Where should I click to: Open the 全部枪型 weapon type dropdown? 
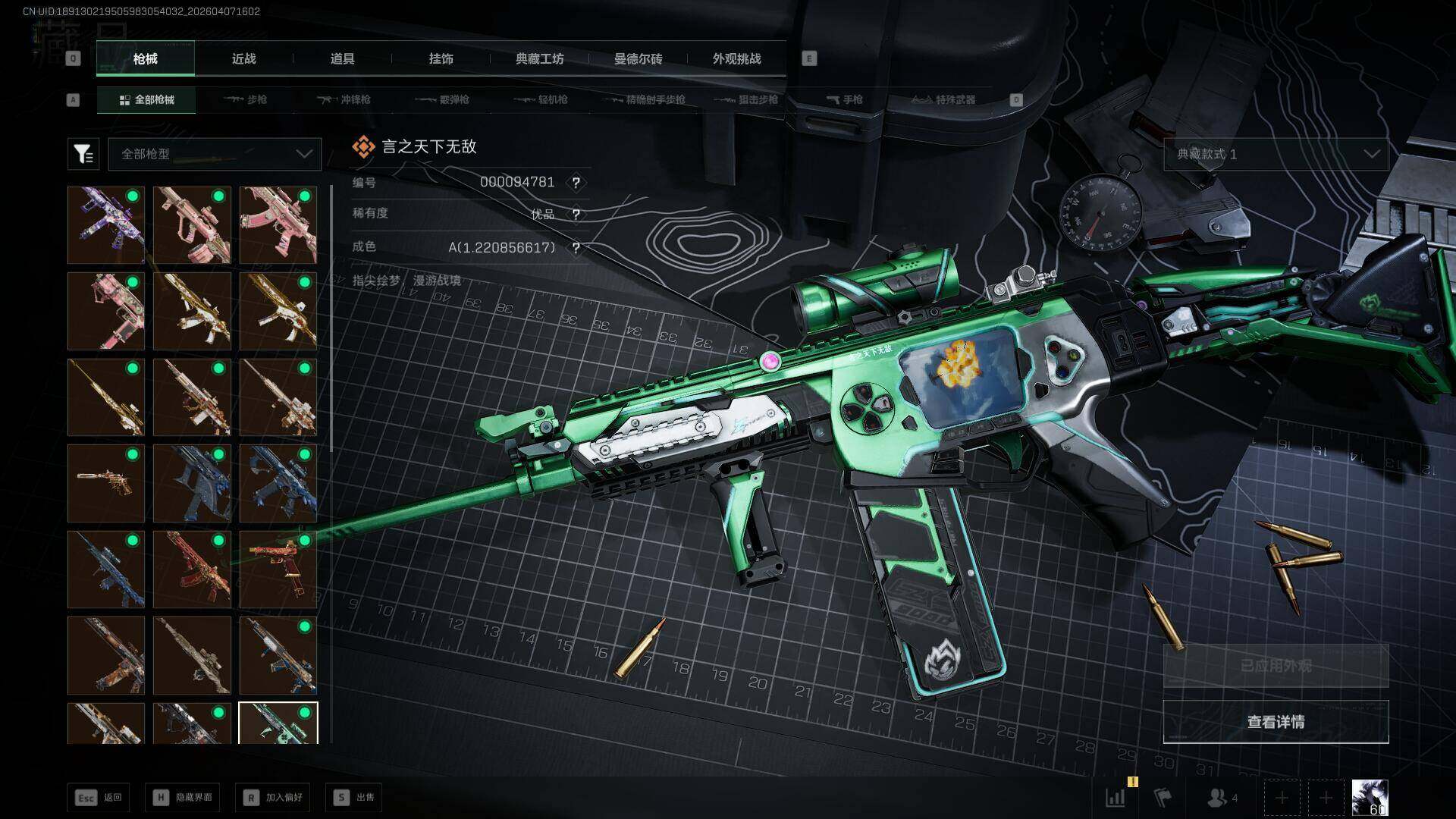(215, 154)
